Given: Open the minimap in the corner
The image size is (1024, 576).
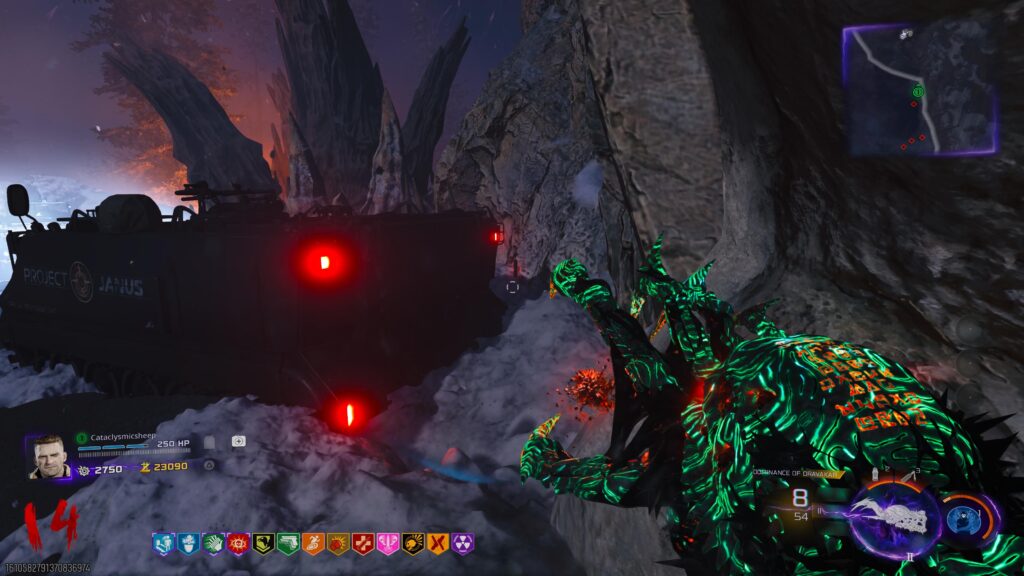Looking at the screenshot, I should coord(920,90).
